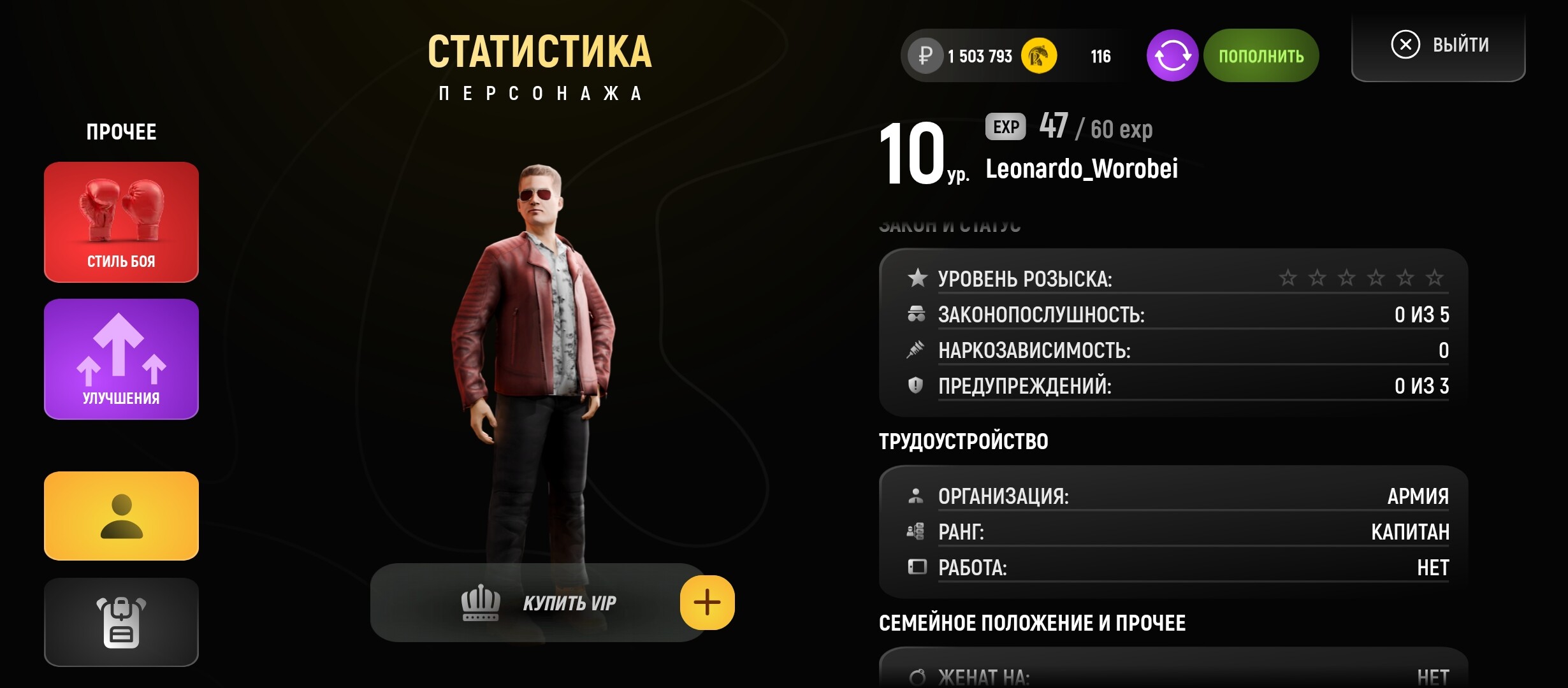Click the hierarchy icon beside РАНГ

[x=916, y=532]
